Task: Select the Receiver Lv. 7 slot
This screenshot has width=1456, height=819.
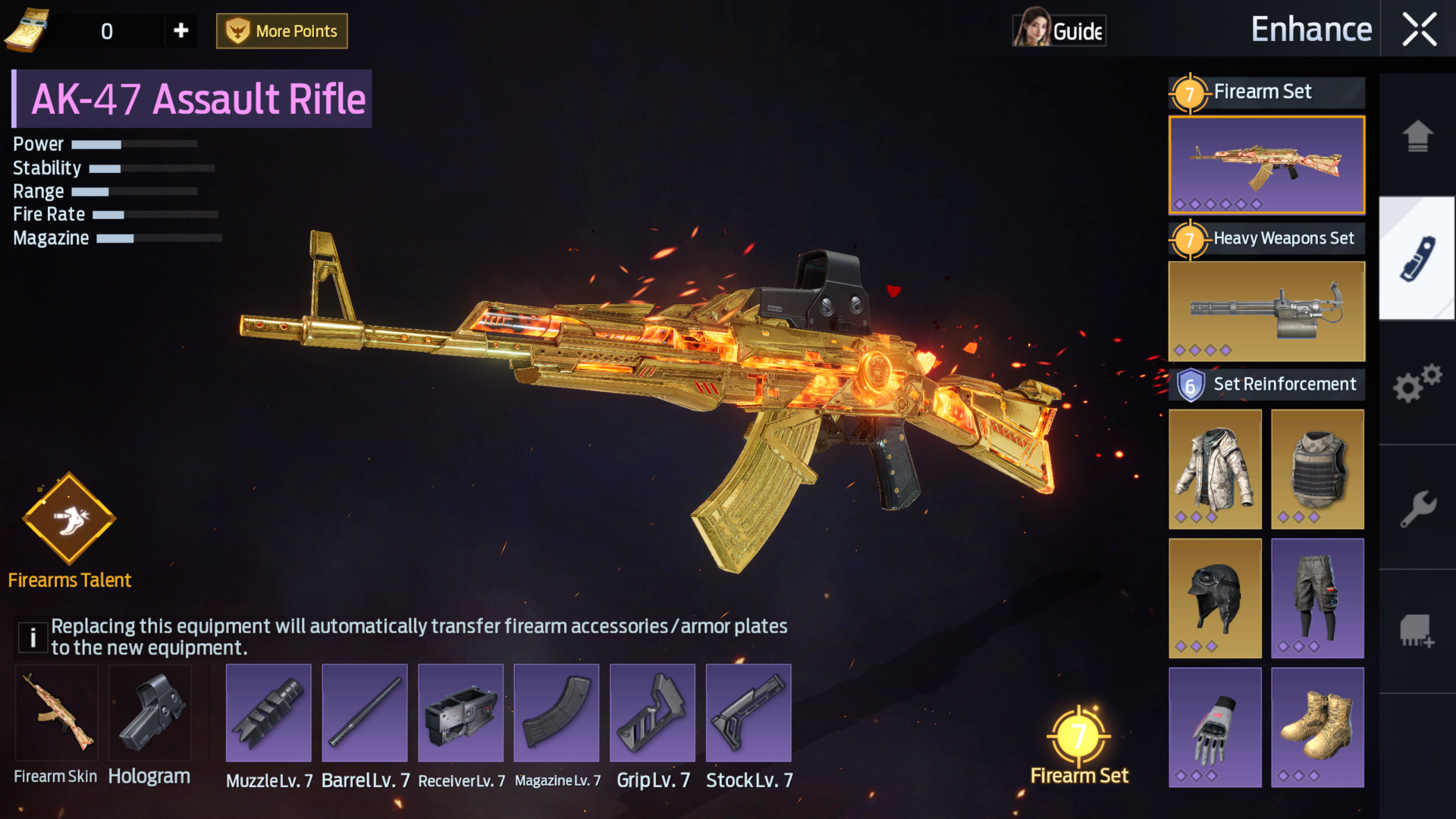Action: [x=460, y=714]
